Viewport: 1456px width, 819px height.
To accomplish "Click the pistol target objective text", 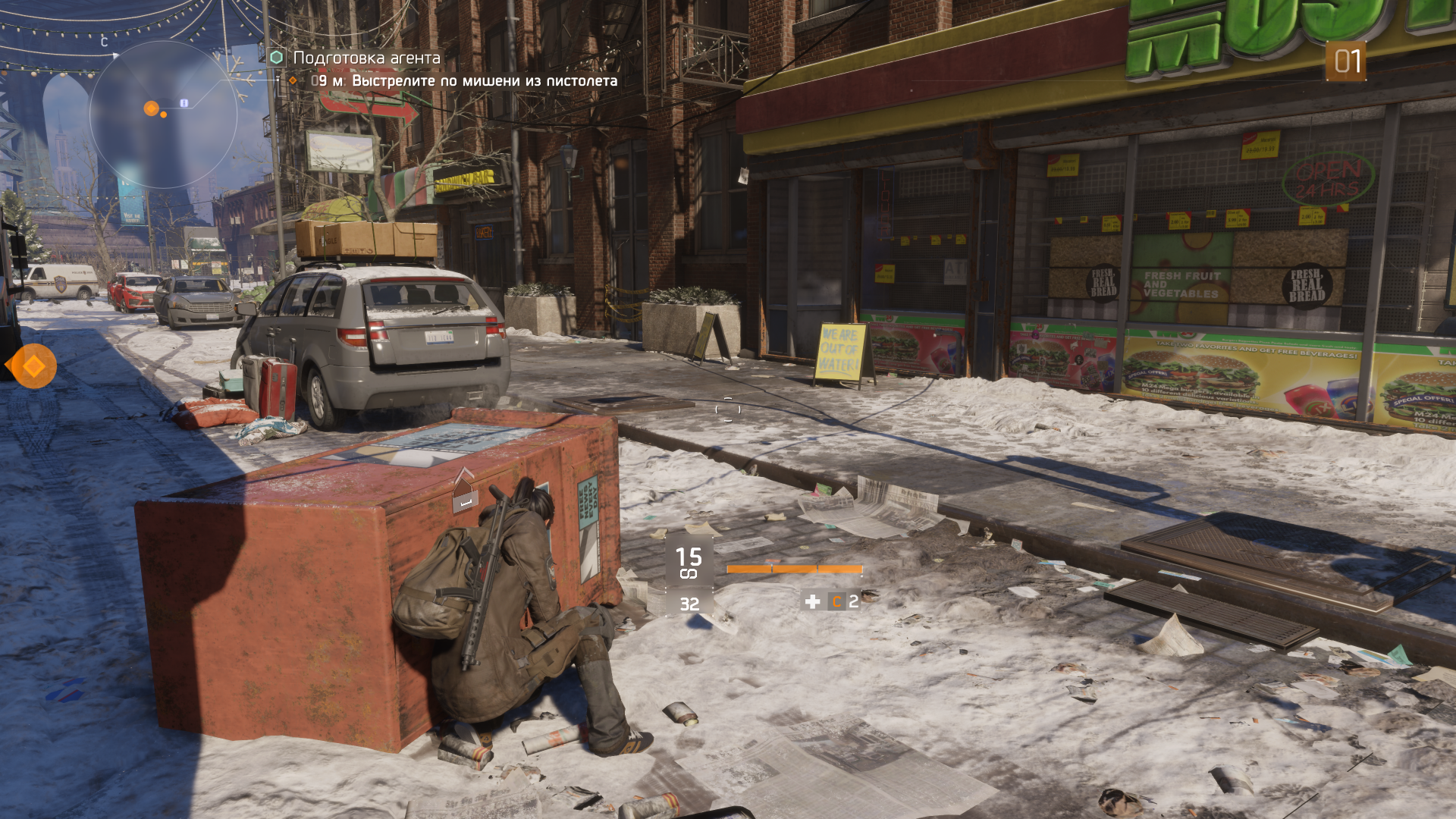I will click(x=484, y=80).
